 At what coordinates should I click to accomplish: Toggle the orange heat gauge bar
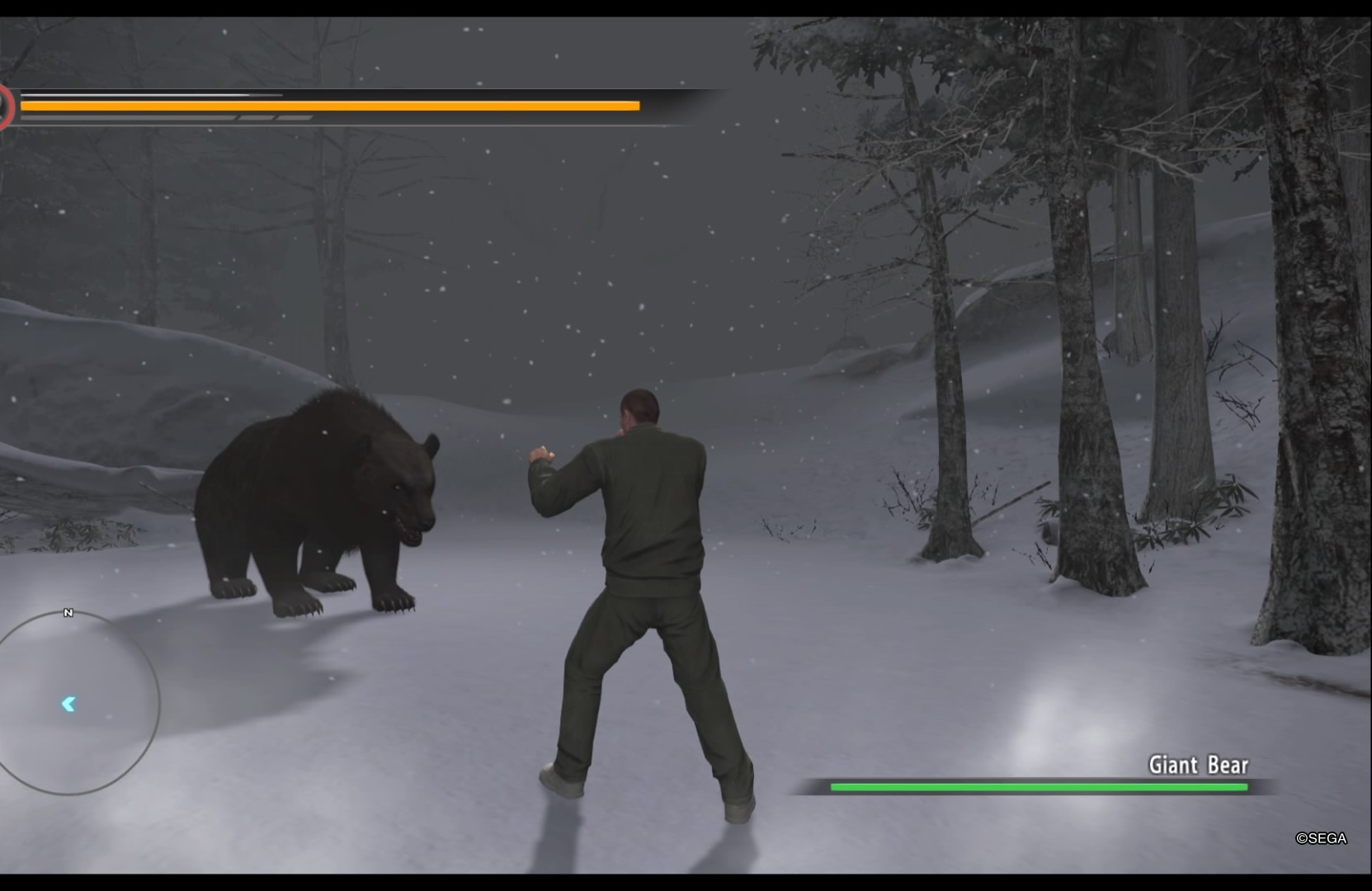pos(330,105)
